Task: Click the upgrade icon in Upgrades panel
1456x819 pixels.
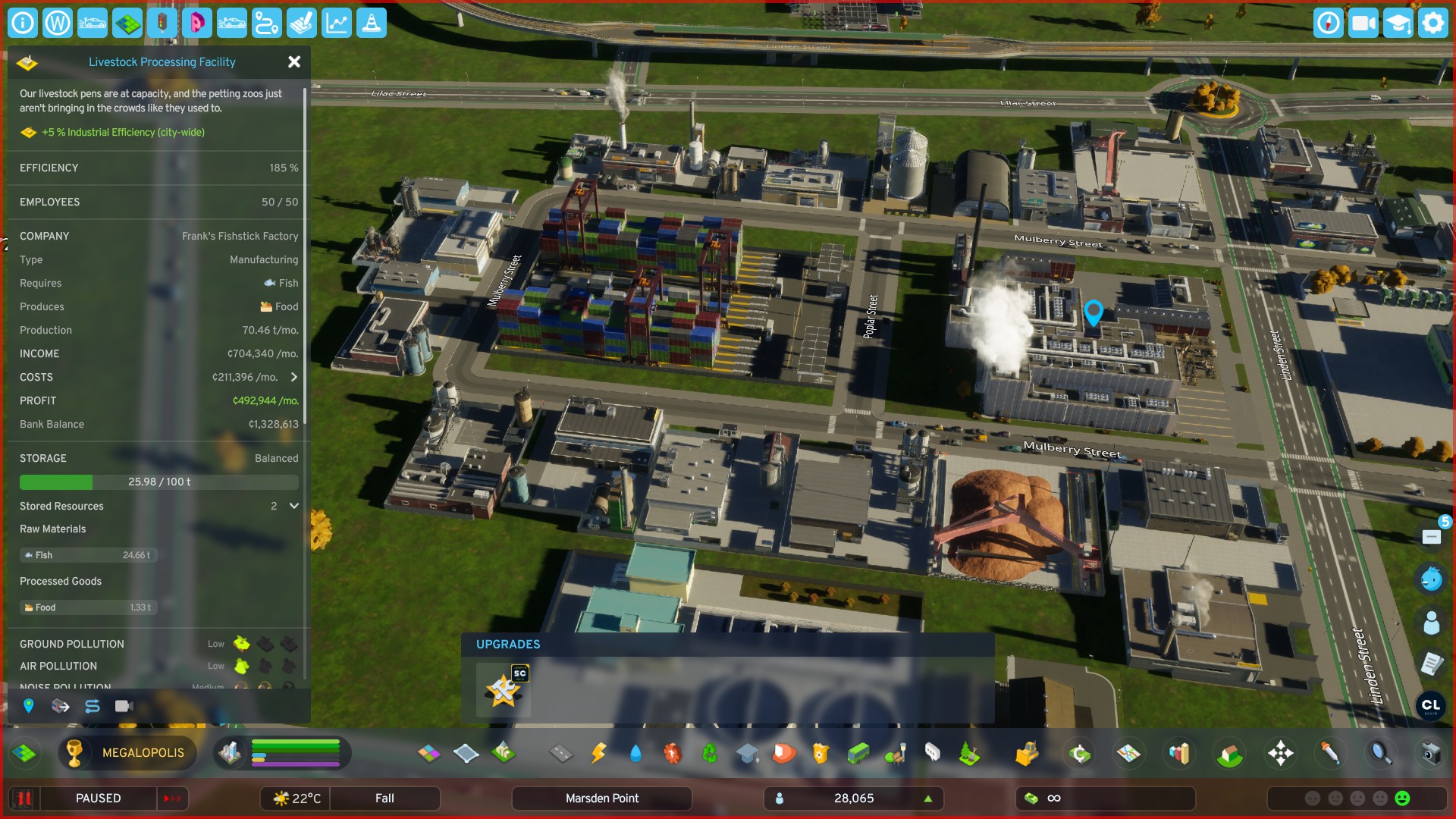Action: click(x=503, y=689)
